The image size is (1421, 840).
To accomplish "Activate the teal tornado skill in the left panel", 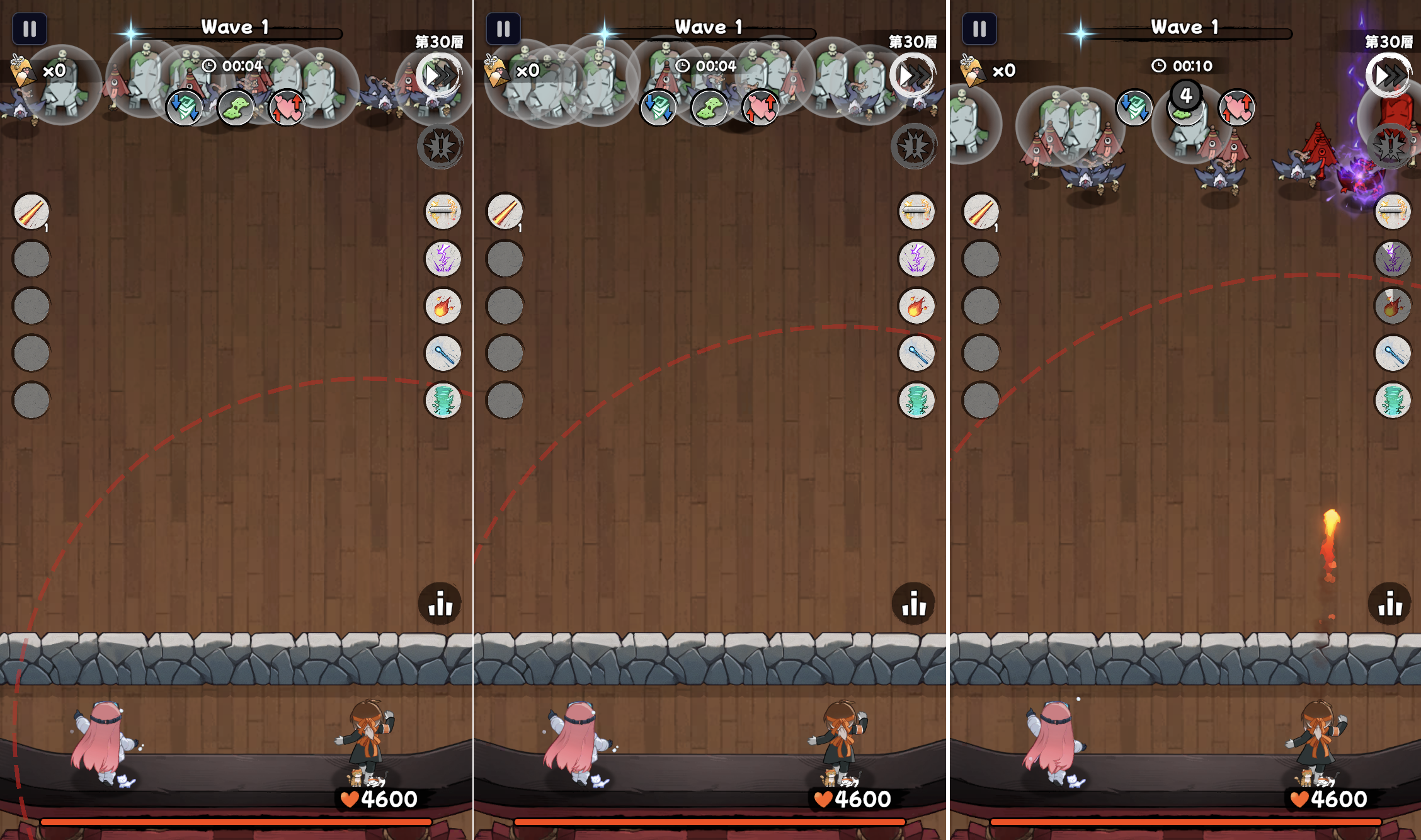I will 443,400.
